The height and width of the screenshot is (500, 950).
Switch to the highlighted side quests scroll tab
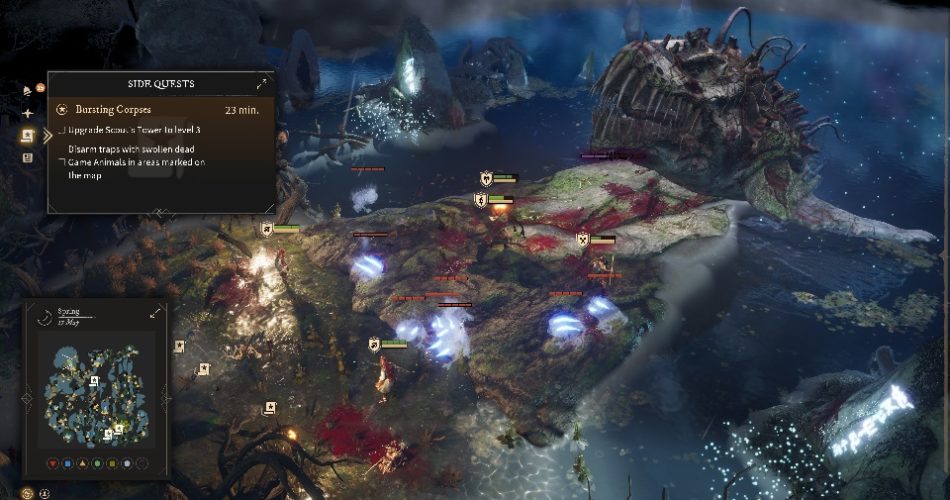click(27, 135)
